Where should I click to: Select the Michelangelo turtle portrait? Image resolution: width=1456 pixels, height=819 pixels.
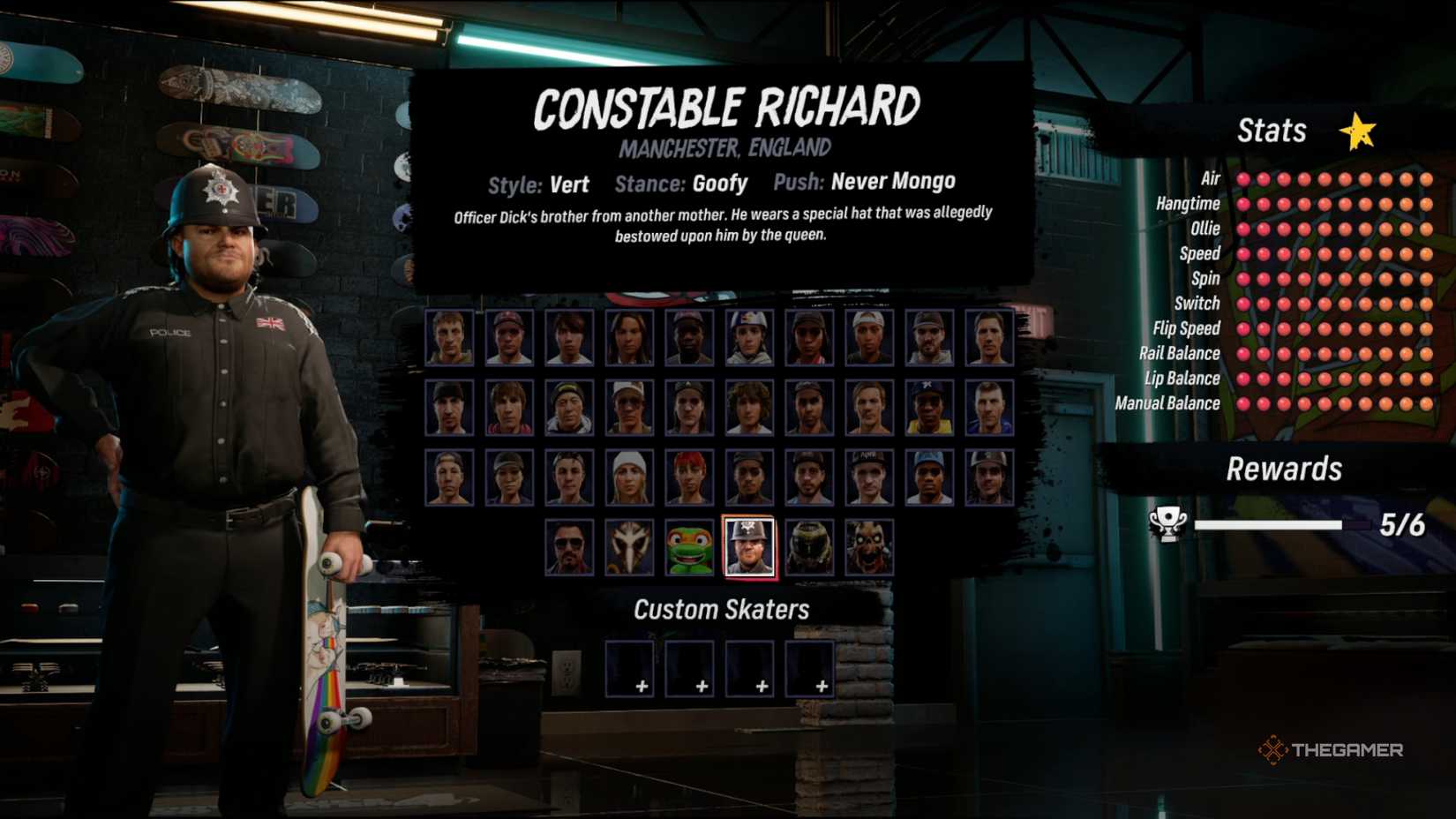pyautogui.click(x=691, y=547)
